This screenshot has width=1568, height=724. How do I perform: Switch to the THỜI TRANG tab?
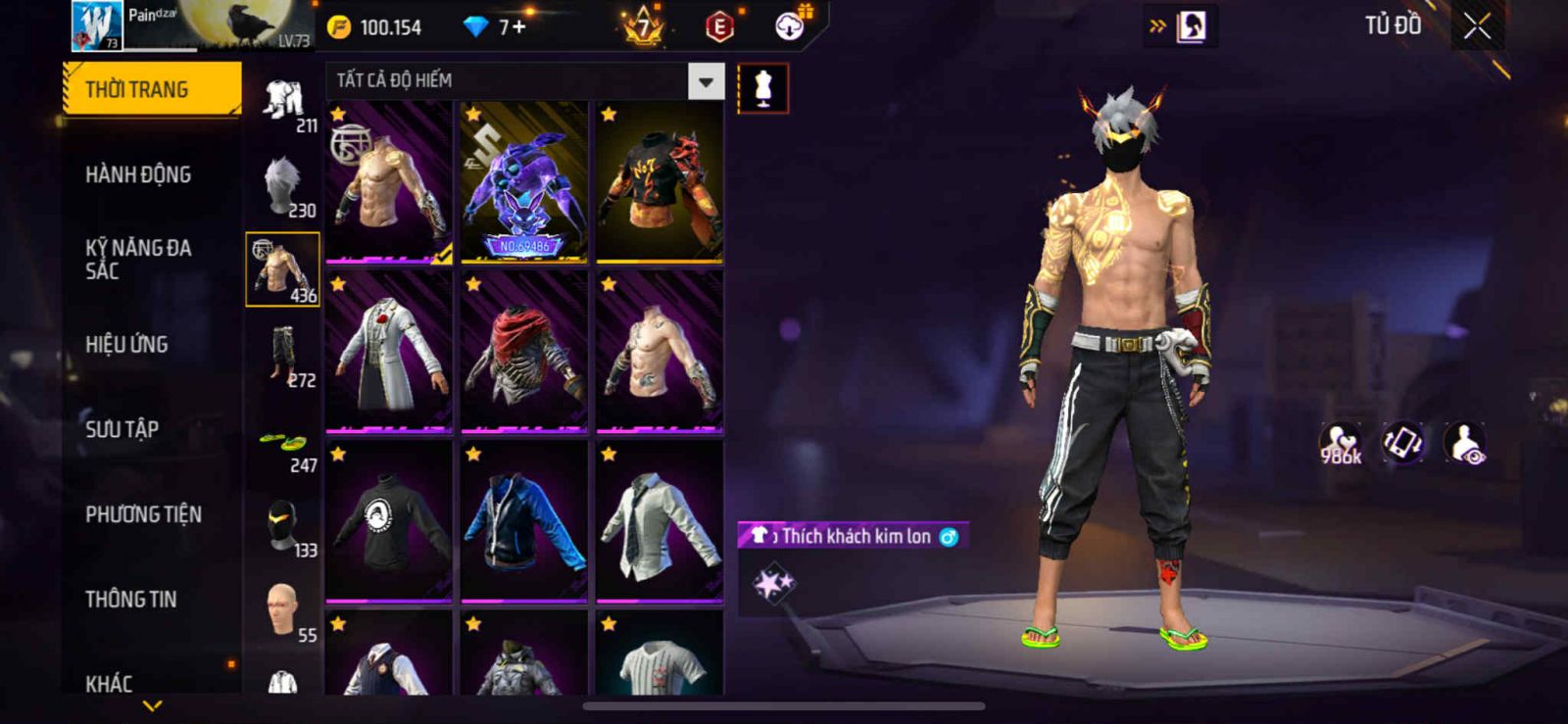click(152, 89)
